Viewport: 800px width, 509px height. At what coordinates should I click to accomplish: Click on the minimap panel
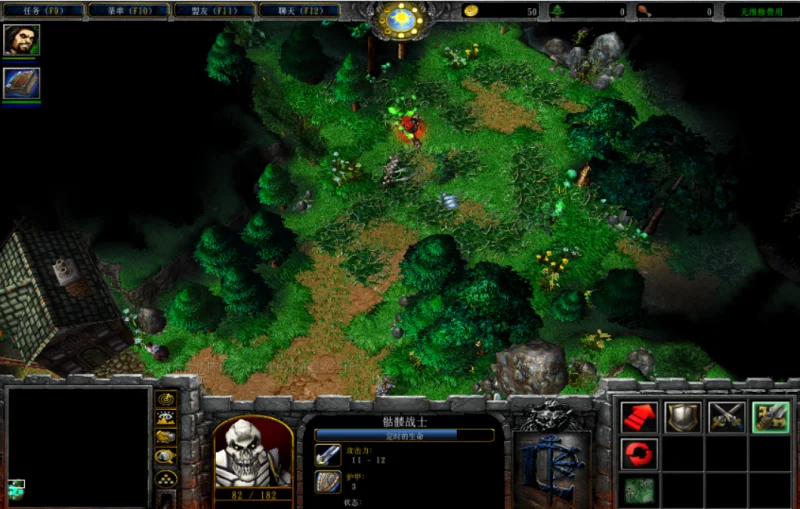pos(77,446)
